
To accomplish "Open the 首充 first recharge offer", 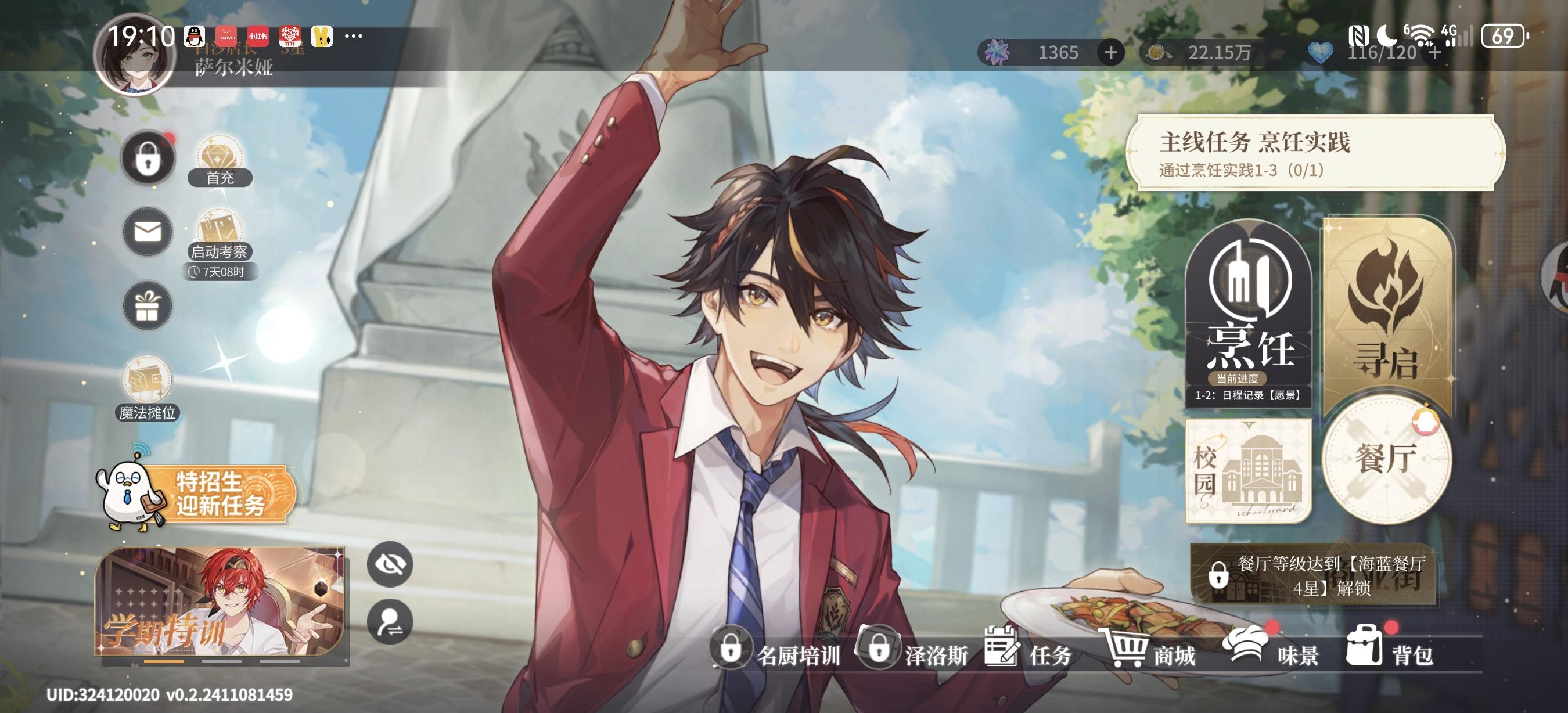I will click(x=219, y=161).
